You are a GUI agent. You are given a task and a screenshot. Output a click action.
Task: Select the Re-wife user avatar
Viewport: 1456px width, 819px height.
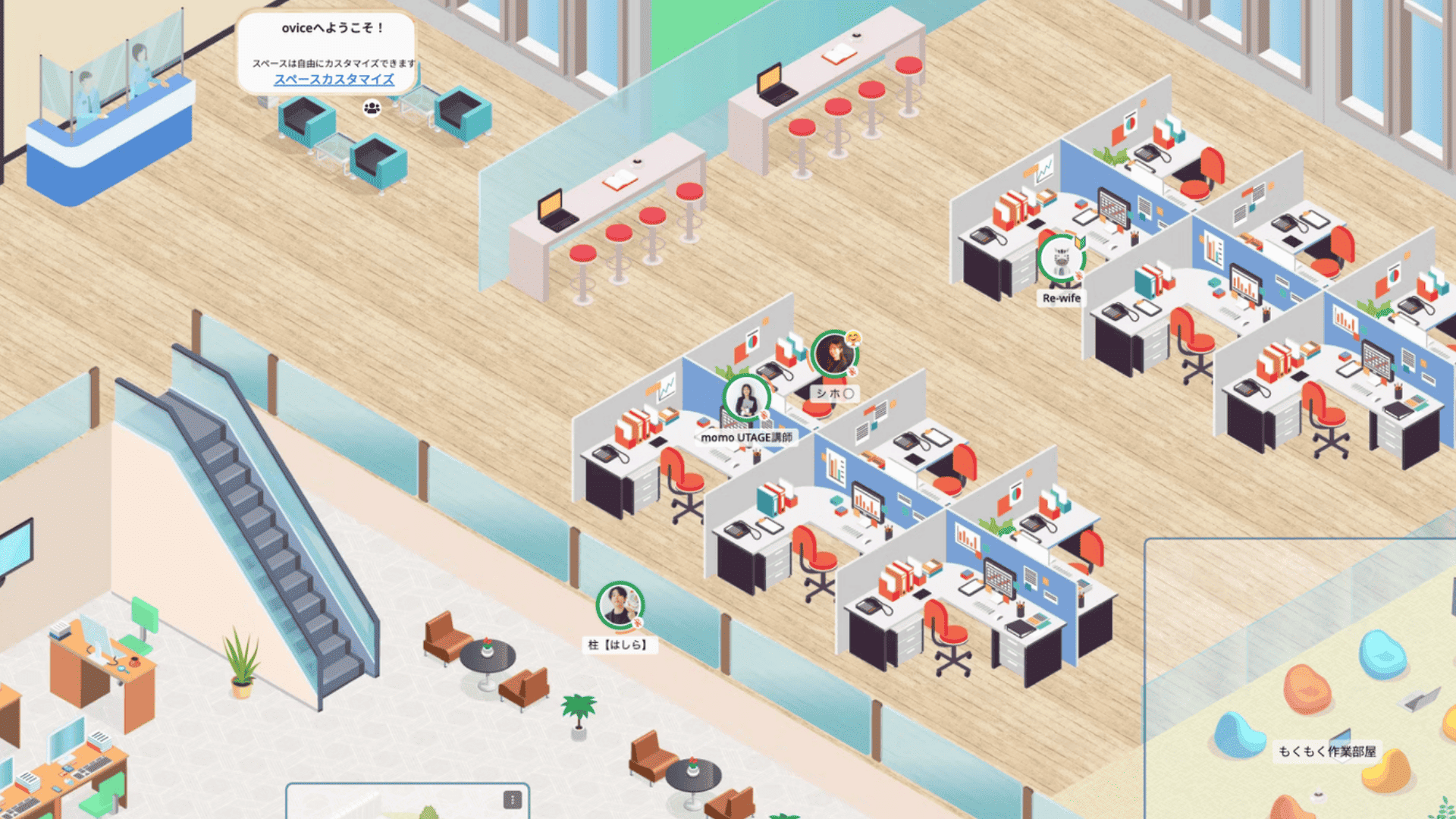(x=1061, y=259)
